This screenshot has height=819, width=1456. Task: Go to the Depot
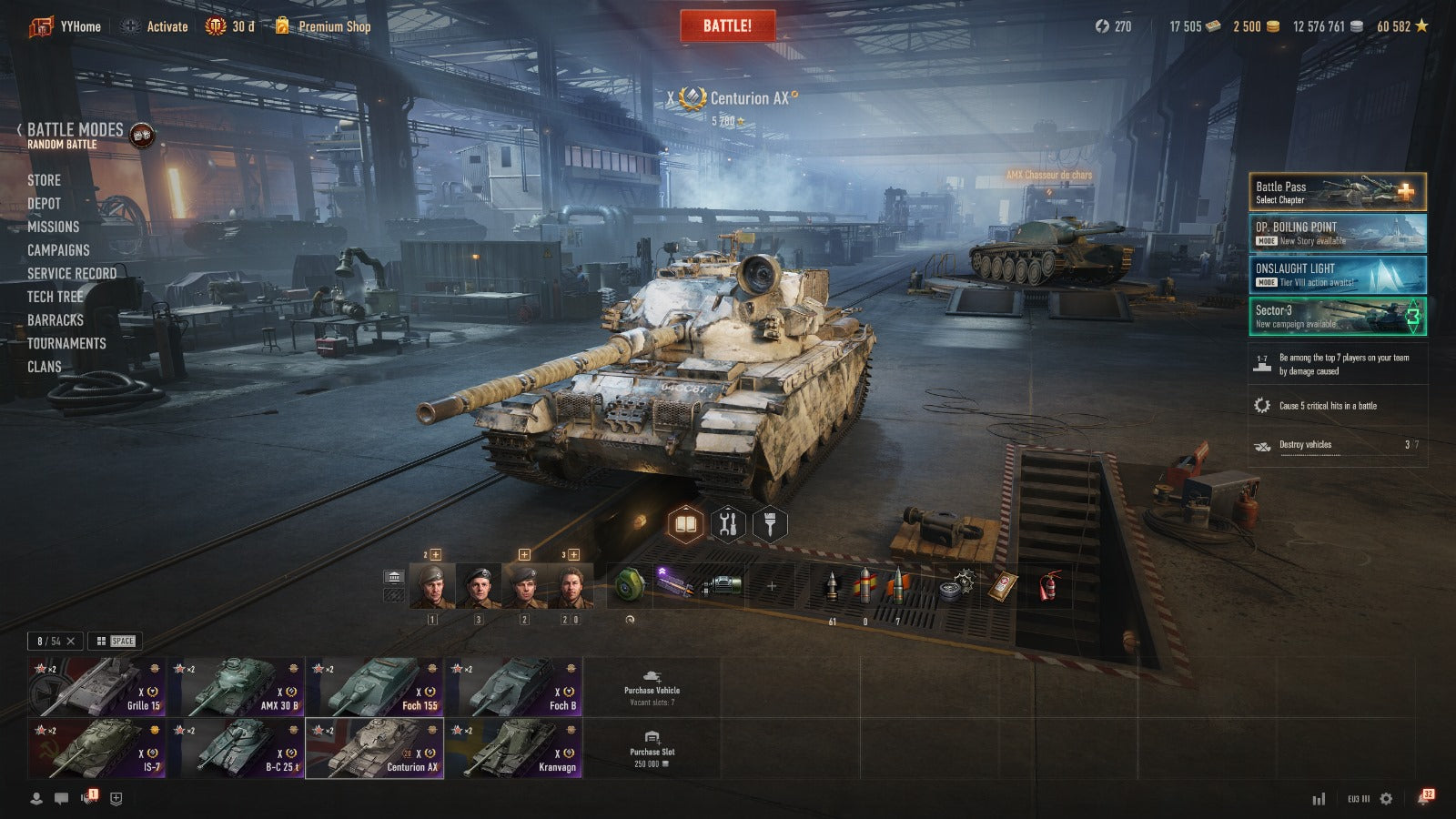coord(44,204)
